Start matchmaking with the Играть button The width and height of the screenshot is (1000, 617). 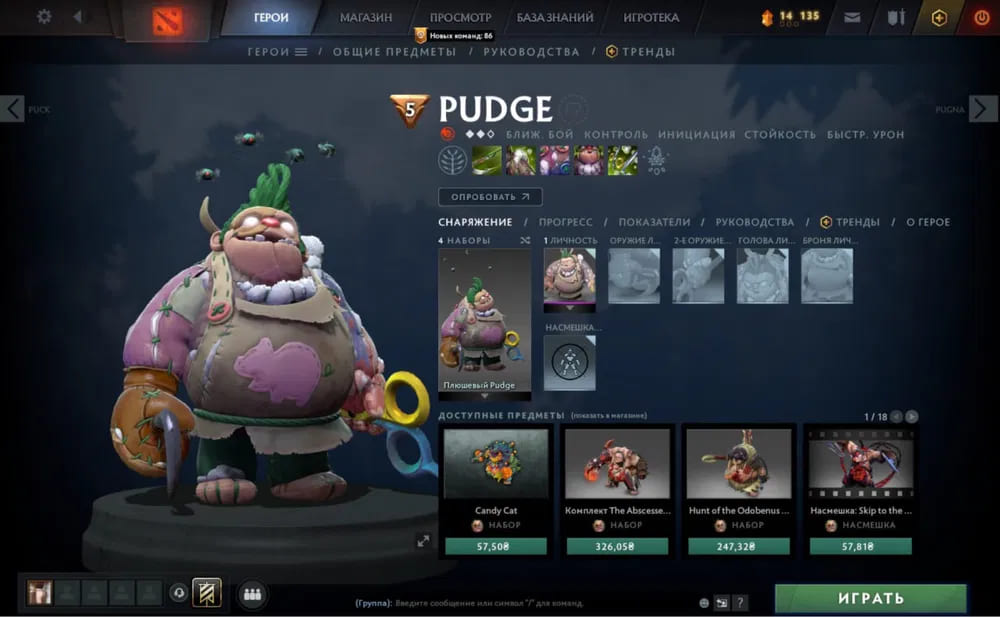point(870,598)
